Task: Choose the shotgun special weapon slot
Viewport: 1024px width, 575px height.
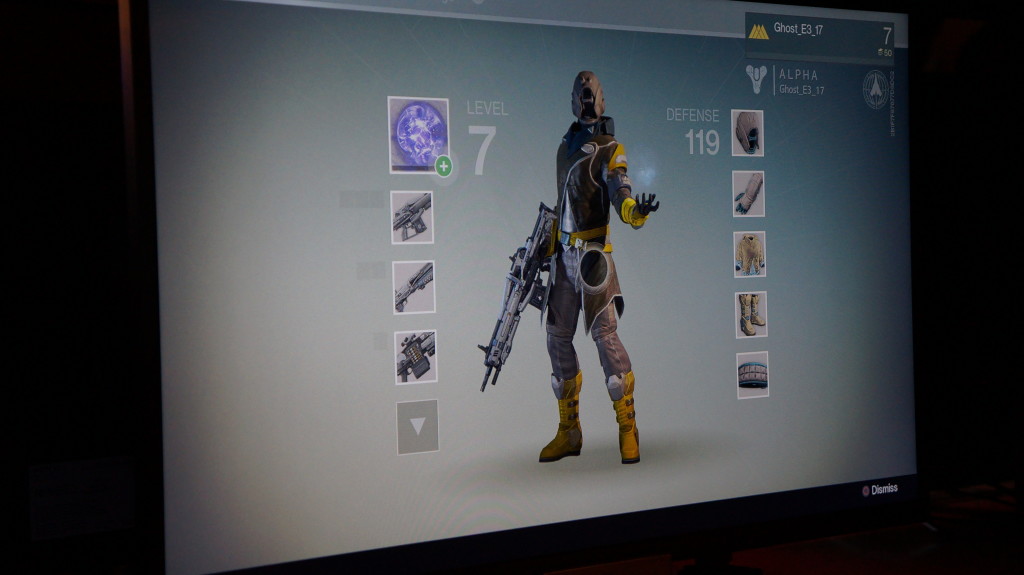Action: coord(413,287)
